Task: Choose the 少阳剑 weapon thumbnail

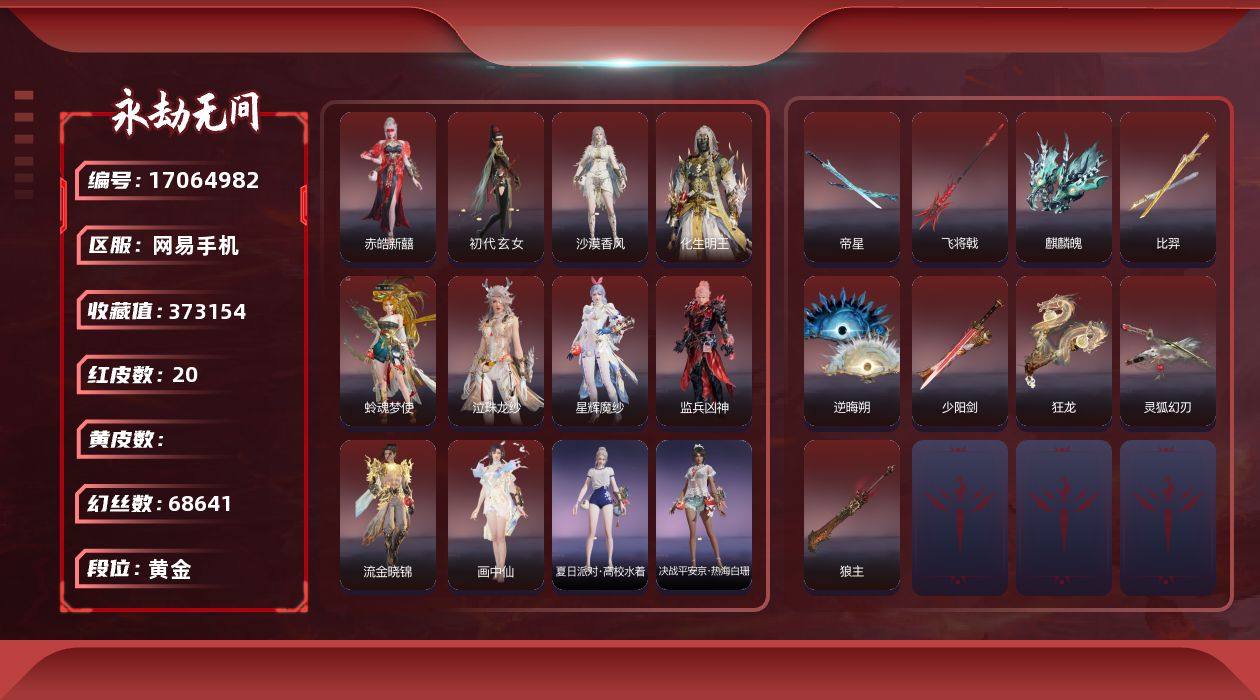Action: 960,351
